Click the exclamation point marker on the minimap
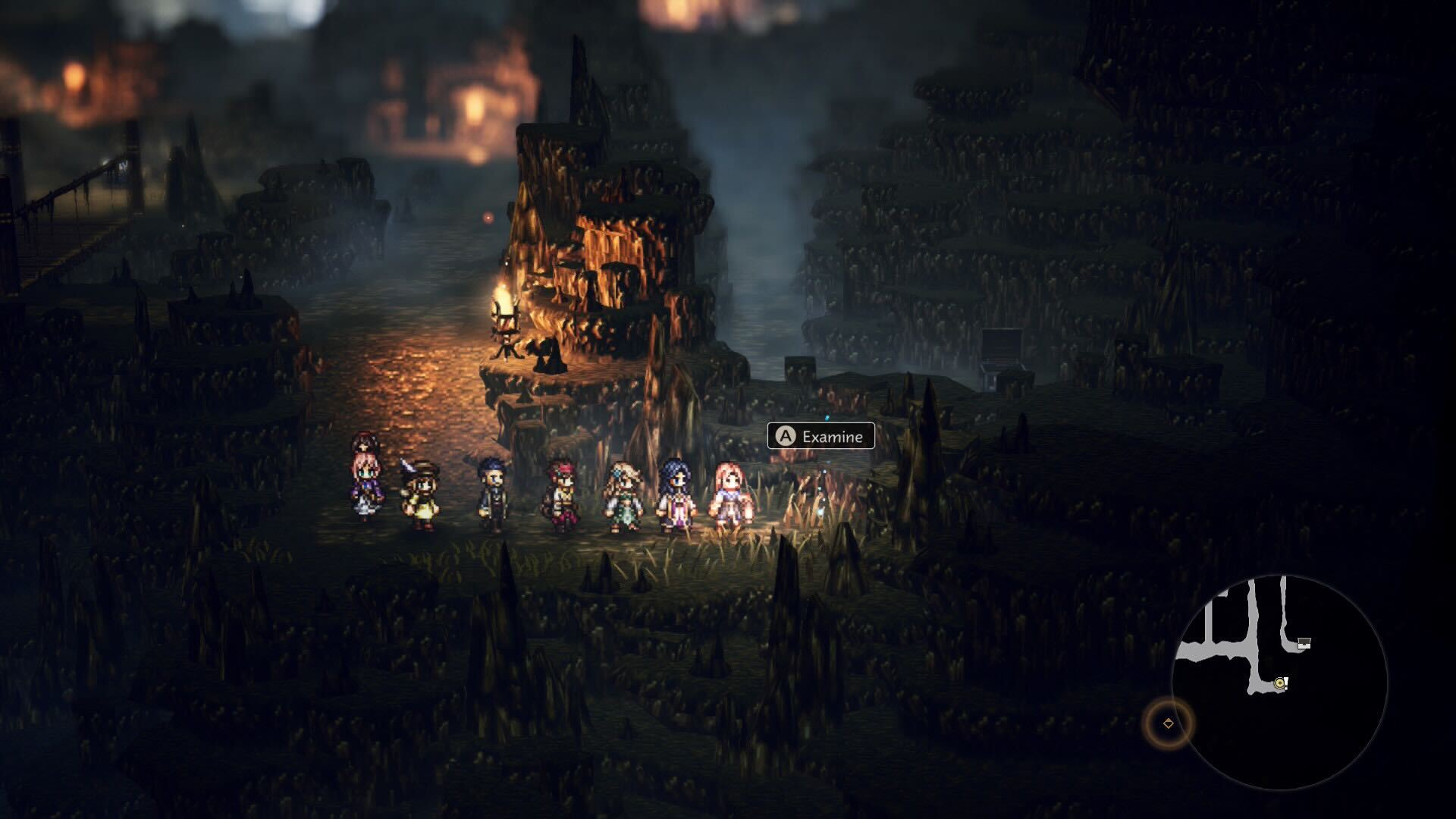 coord(1286,685)
